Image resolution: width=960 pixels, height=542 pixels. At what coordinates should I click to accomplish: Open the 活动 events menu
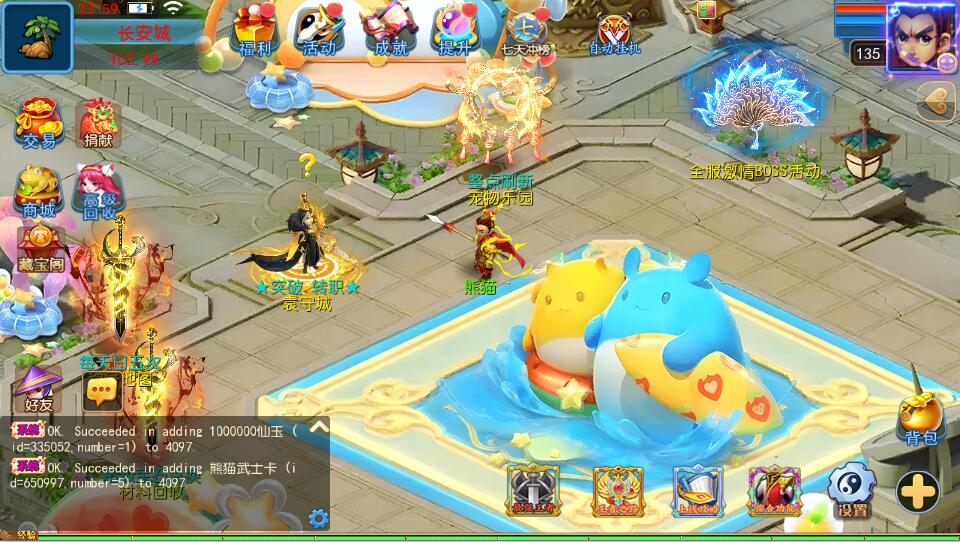pos(318,30)
